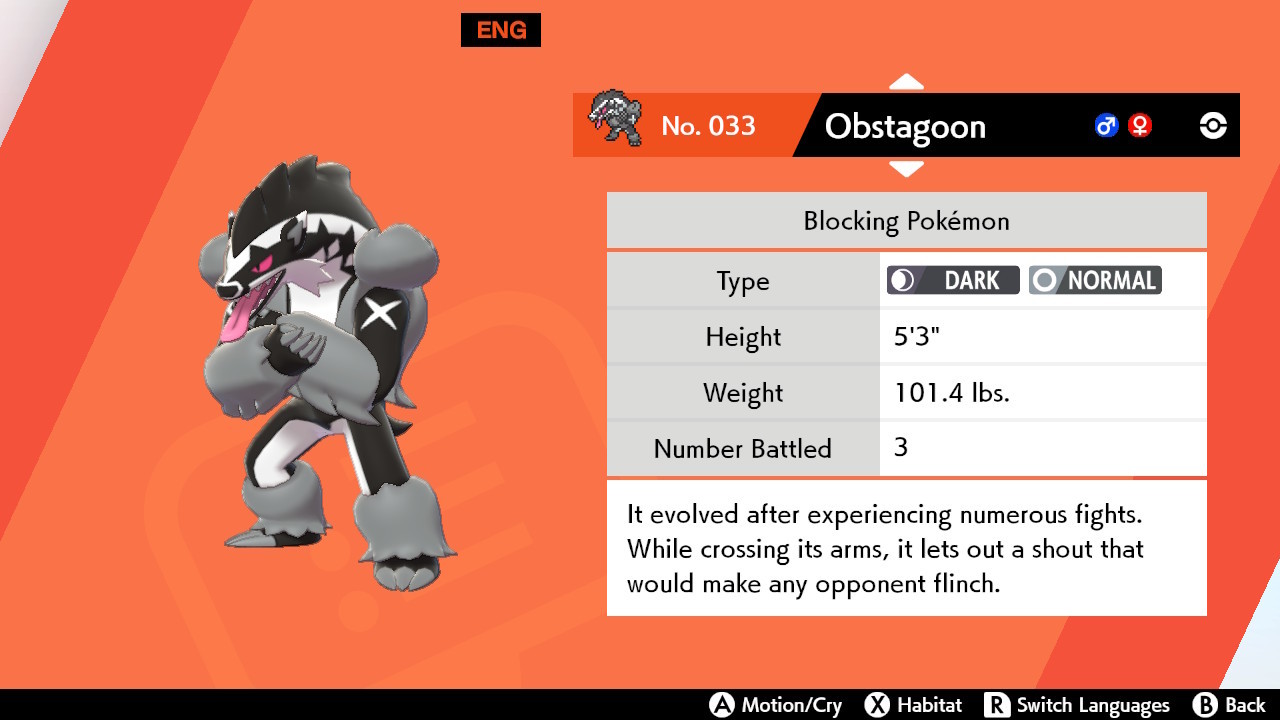Click the NORMAL type badge

1095,280
